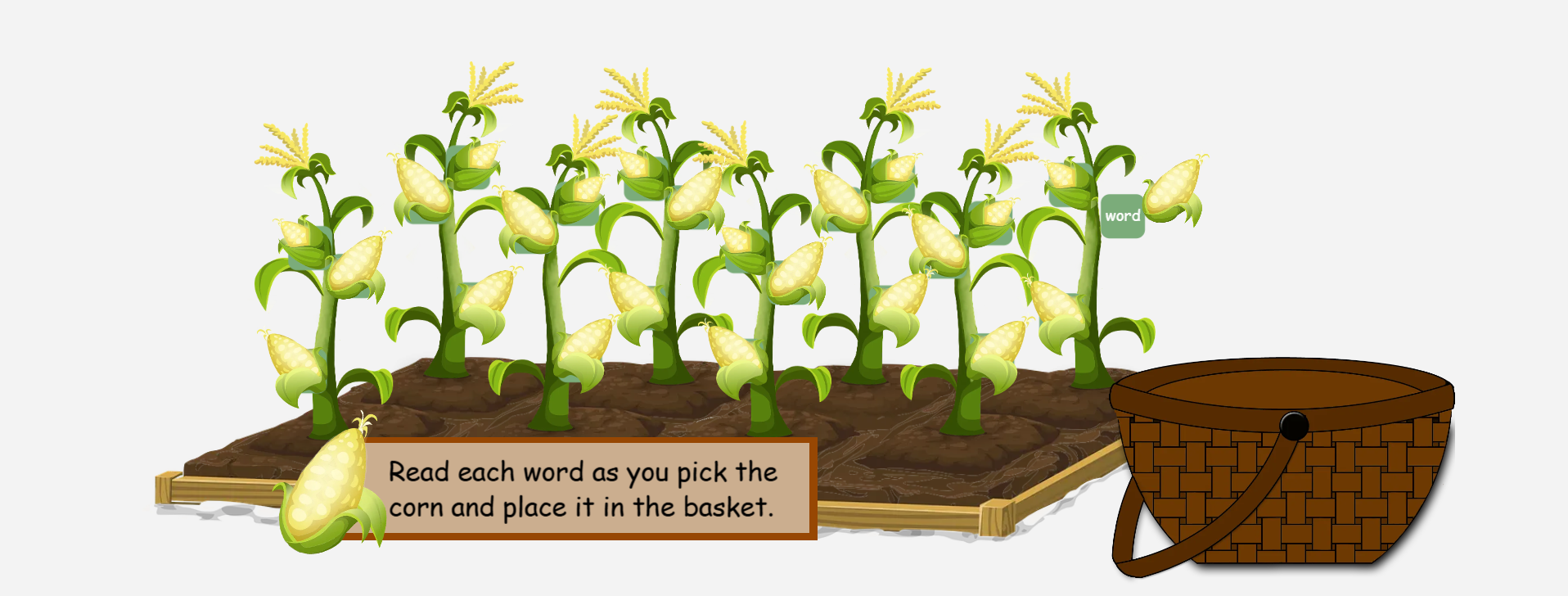Screen dimensions: 1568x596
Task: Pick the corn next to the word tag
Action: pyautogui.click(x=1176, y=190)
